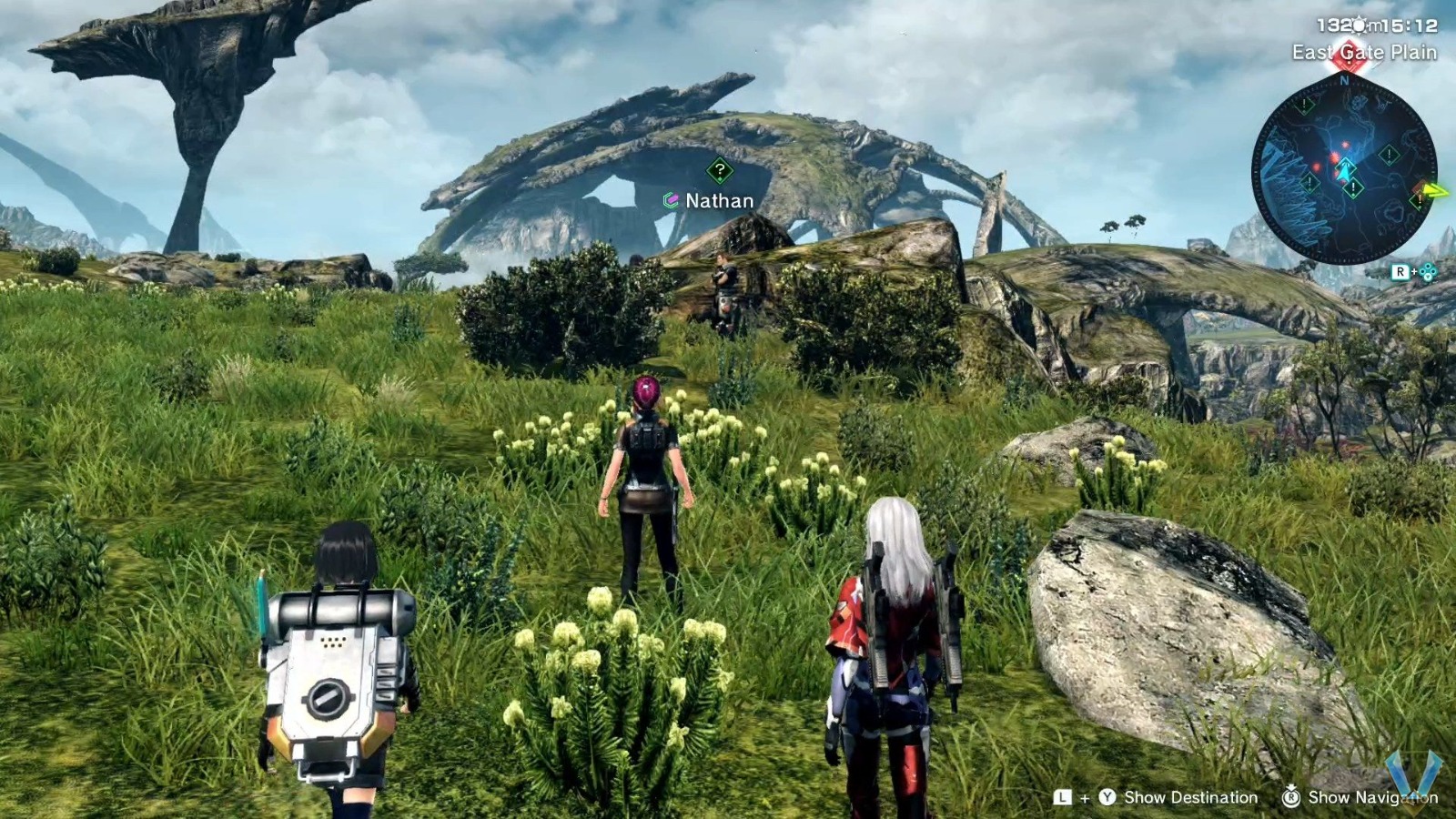The image size is (1456, 819).
Task: Click the in-game clock reading 15:12
Action: tap(1408, 25)
